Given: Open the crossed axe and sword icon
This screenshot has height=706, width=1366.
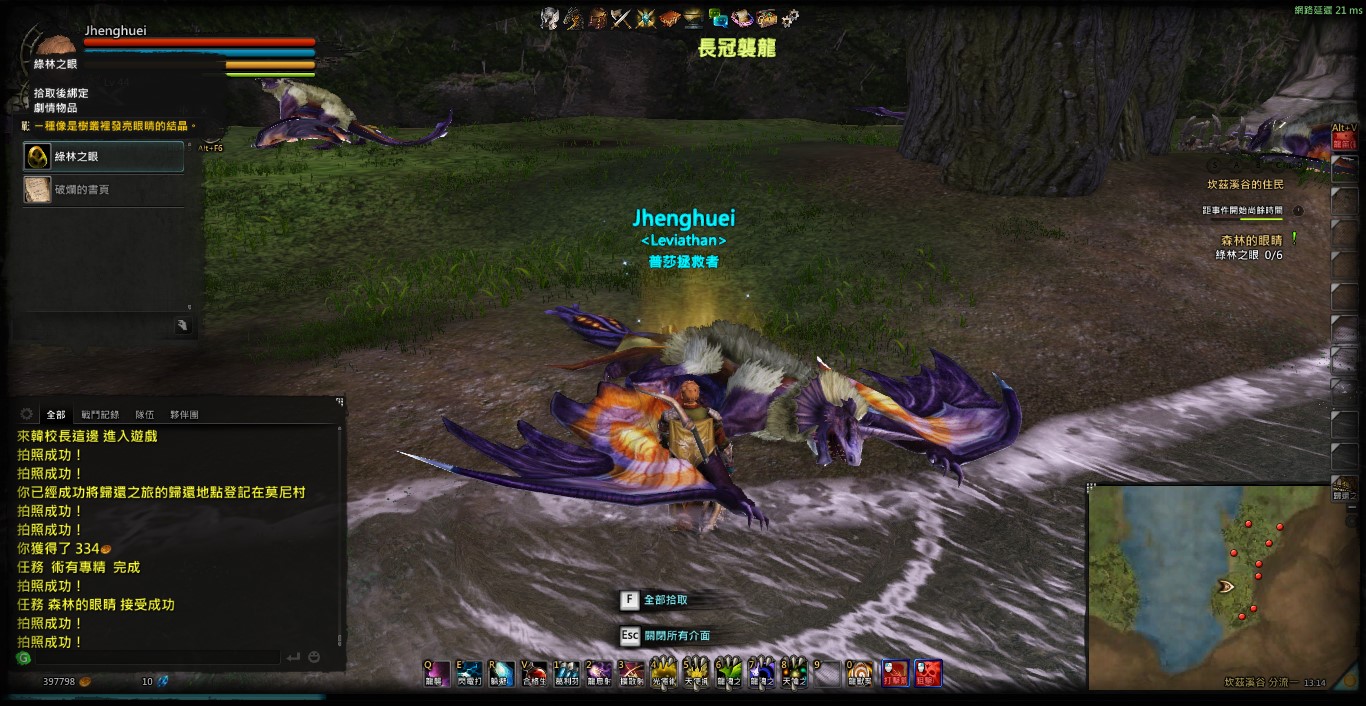Looking at the screenshot, I should click(622, 18).
